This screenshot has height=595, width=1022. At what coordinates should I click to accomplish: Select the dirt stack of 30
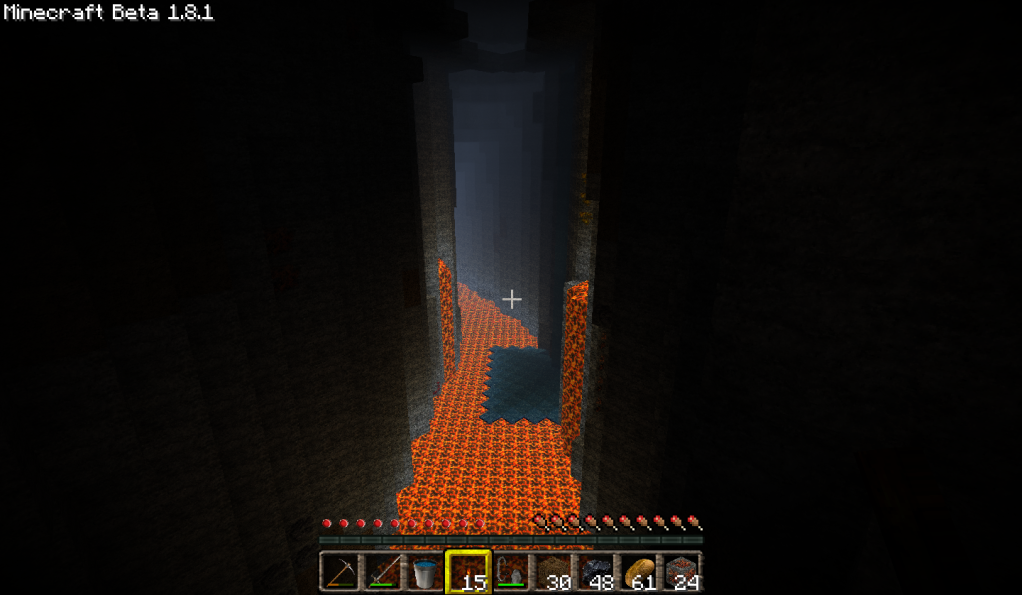(554, 572)
